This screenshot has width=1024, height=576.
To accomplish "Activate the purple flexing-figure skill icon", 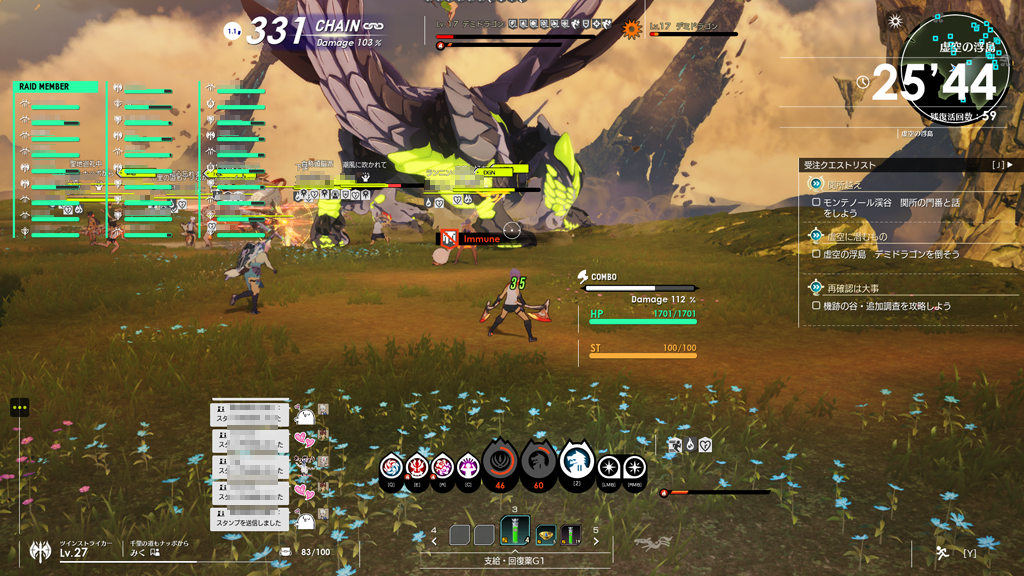I will tap(468, 466).
